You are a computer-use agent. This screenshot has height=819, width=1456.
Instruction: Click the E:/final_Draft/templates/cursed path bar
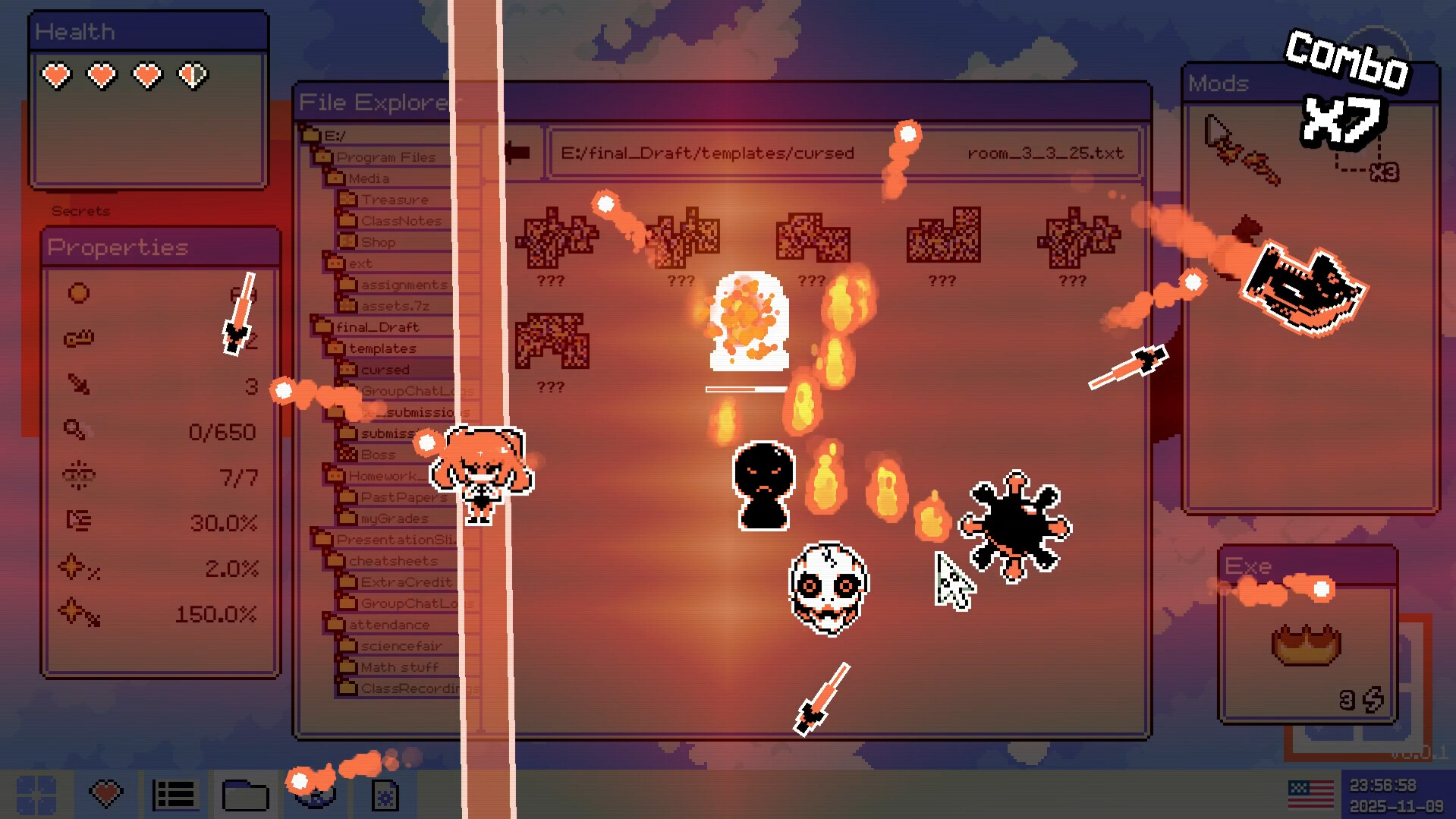pos(709,153)
